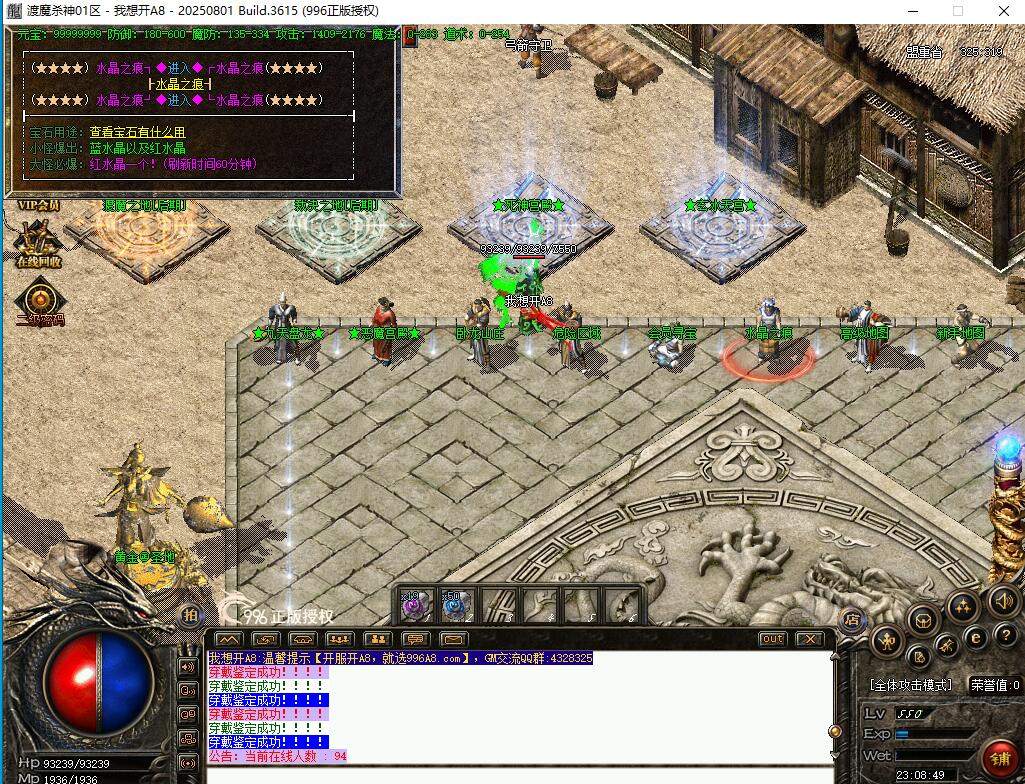Toggle sound with the speaker round button

tap(1003, 602)
